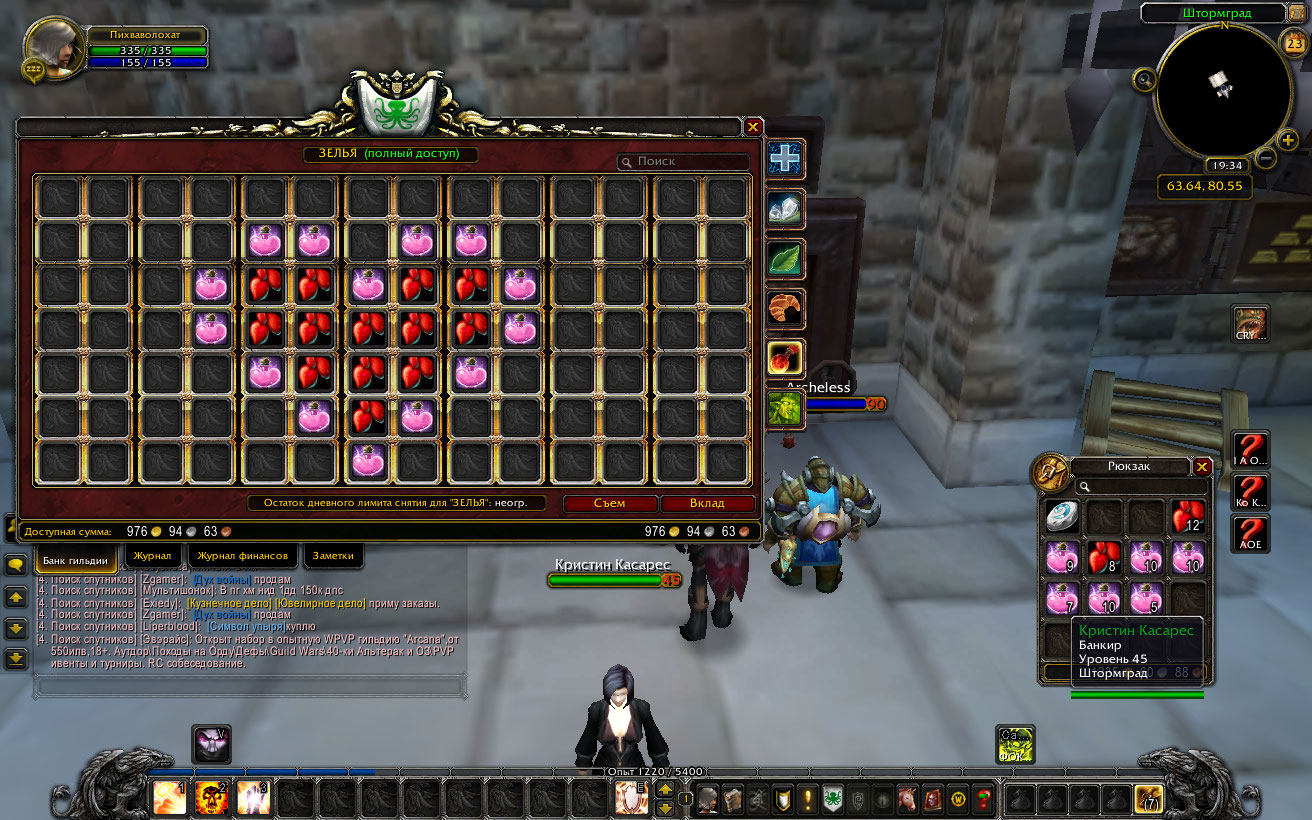
Task: Zoom out the minimap
Action: [x=1265, y=158]
